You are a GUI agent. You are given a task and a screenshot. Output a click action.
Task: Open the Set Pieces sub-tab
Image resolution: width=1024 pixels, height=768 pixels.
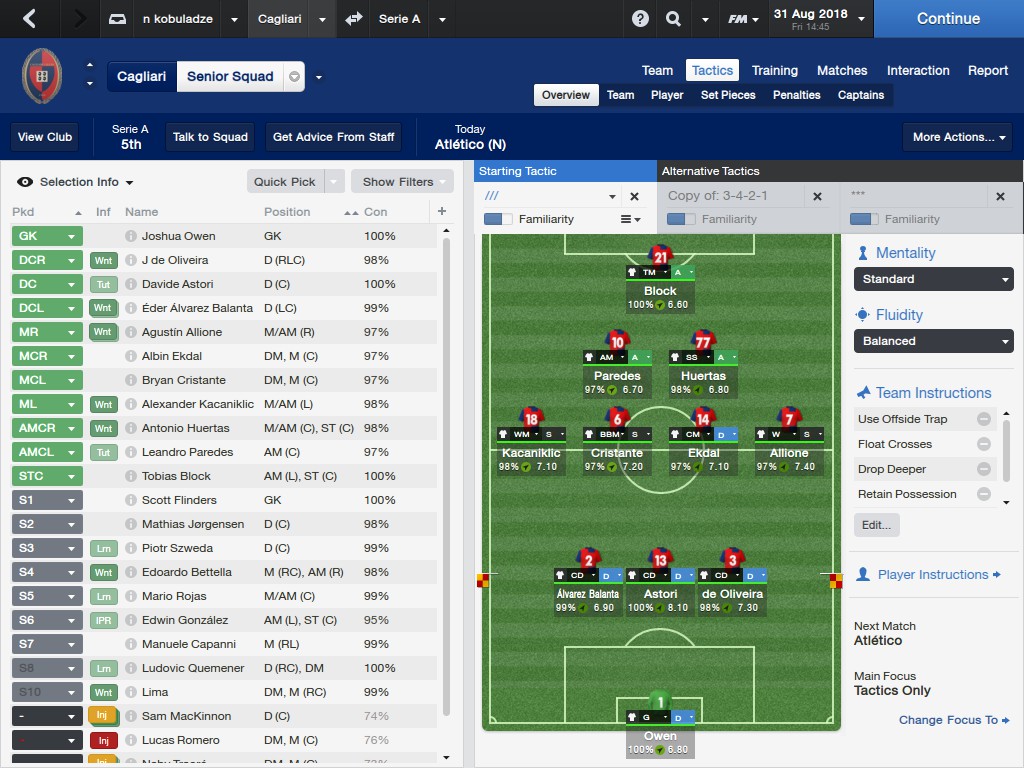pyautogui.click(x=728, y=95)
